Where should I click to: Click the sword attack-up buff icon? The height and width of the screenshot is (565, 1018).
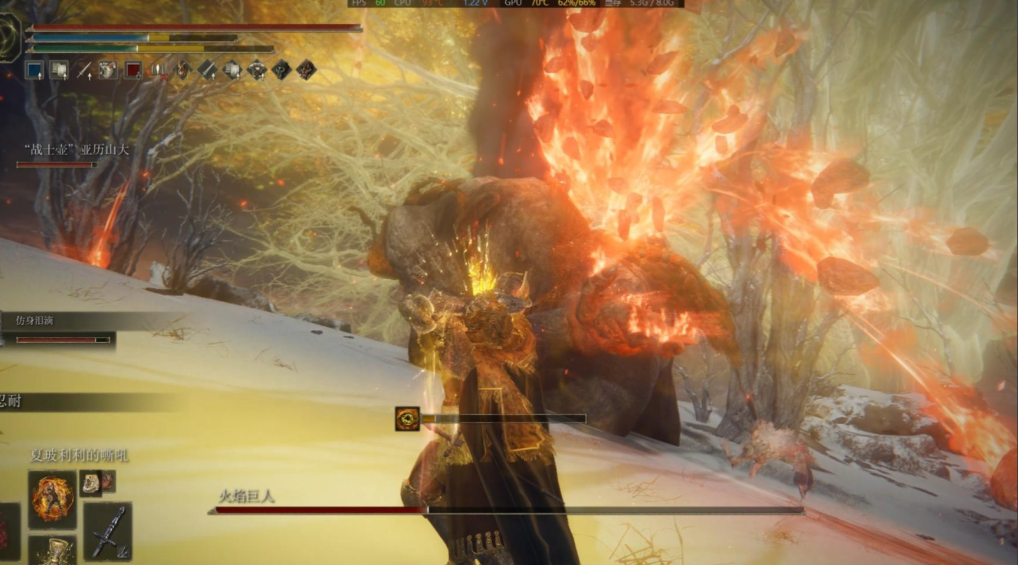point(84,70)
